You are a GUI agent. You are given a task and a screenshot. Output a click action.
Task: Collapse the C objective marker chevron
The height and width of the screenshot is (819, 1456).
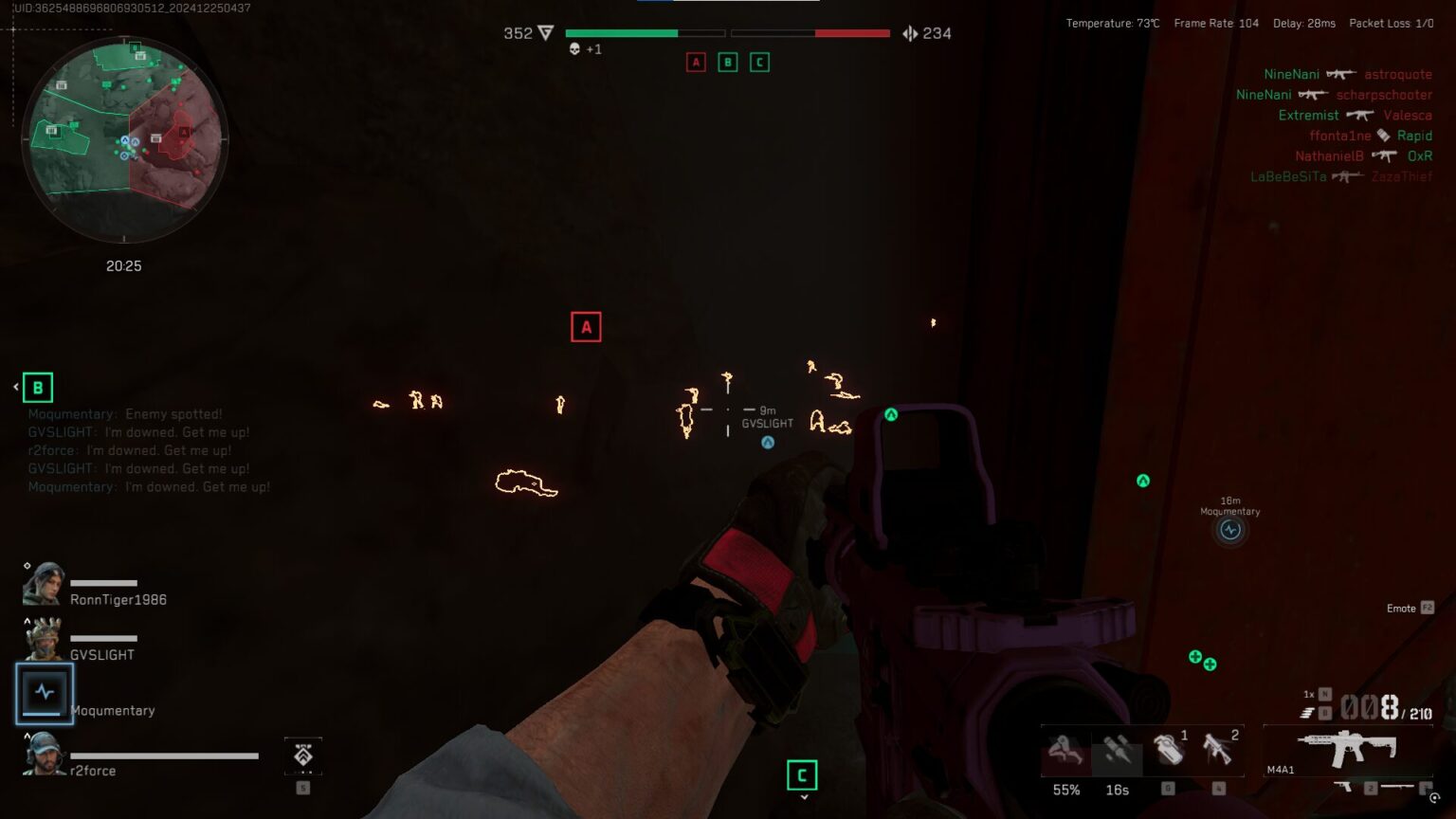click(803, 797)
